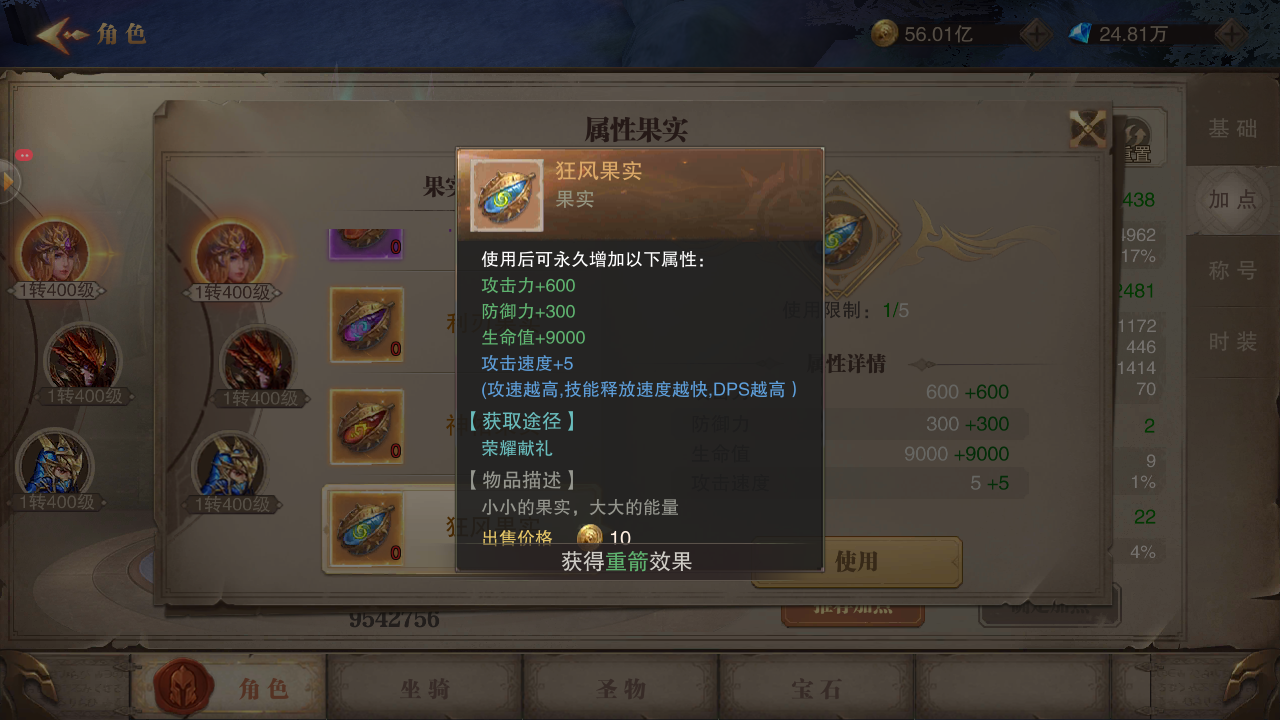The width and height of the screenshot is (1280, 720).
Task: Open the 宝石 tab at the bottom
Action: (817, 688)
